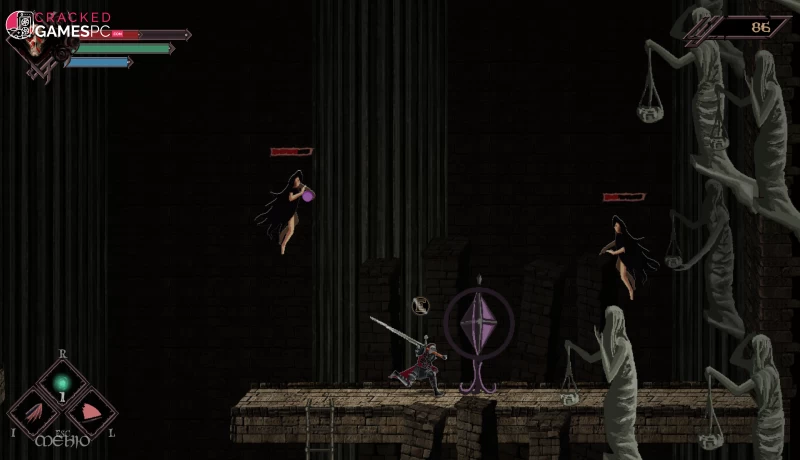Open the Меню label below ability slots

[62, 439]
